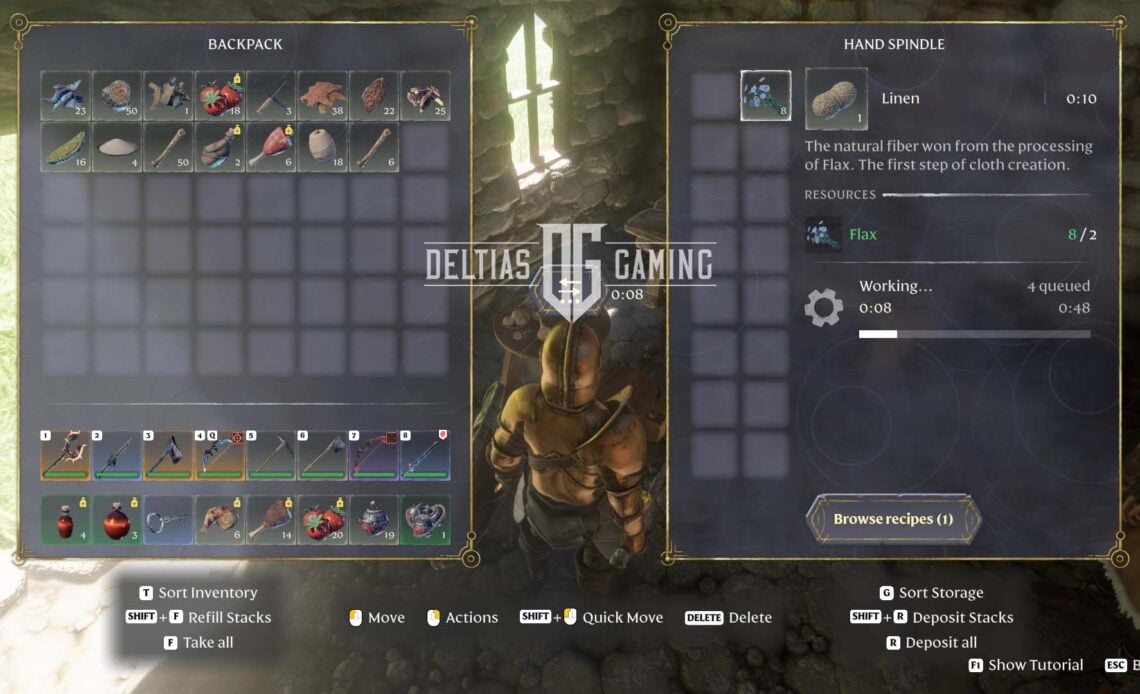Pick the animal hide stack of 38
This screenshot has width=1140, height=694.
(x=322, y=96)
